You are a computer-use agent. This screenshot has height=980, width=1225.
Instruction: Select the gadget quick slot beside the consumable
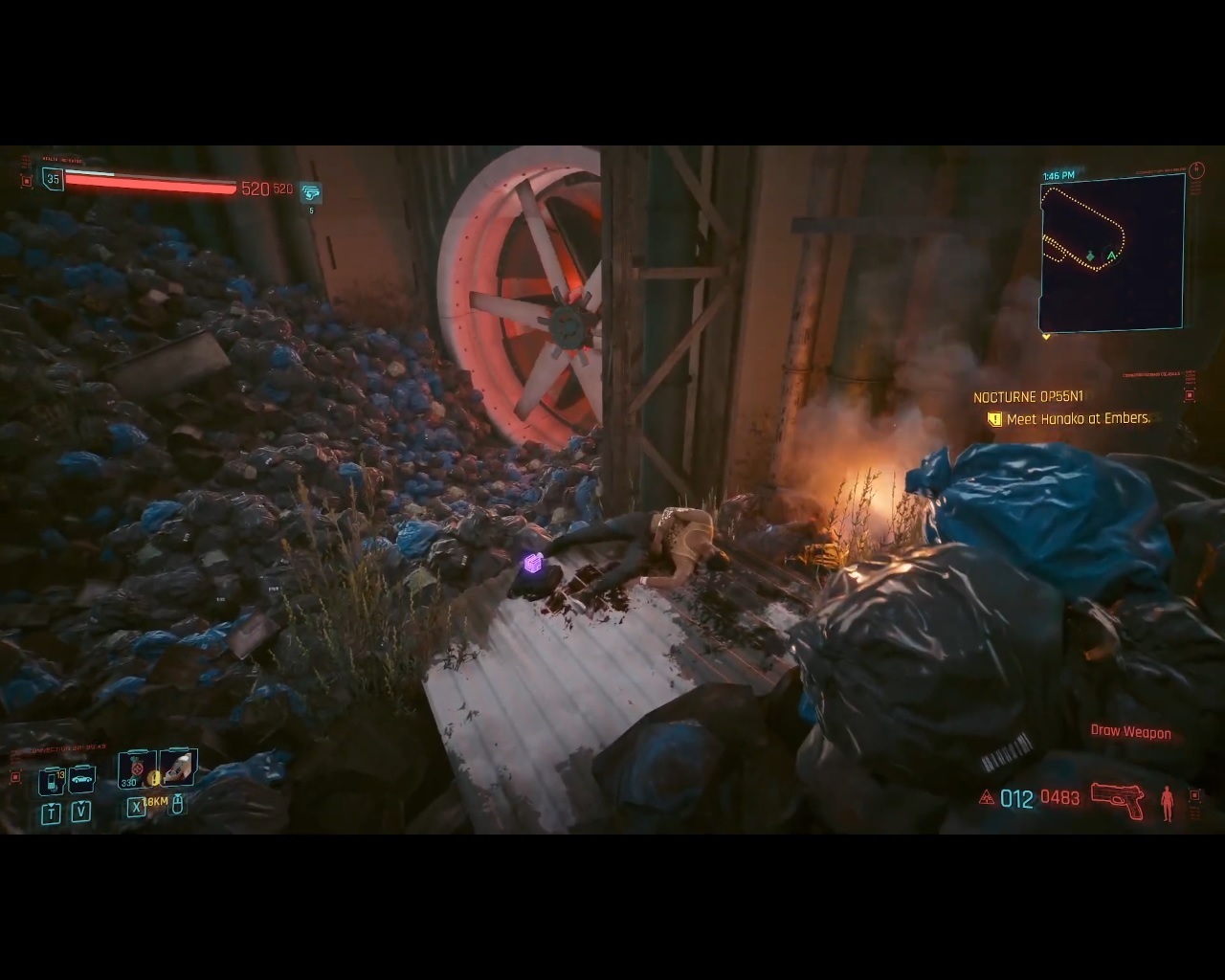point(178,768)
